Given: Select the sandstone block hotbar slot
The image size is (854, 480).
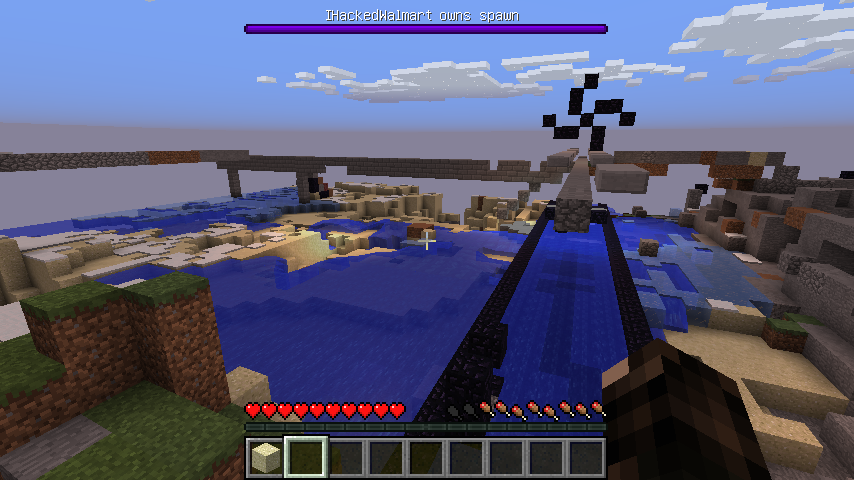Looking at the screenshot, I should click(x=266, y=458).
